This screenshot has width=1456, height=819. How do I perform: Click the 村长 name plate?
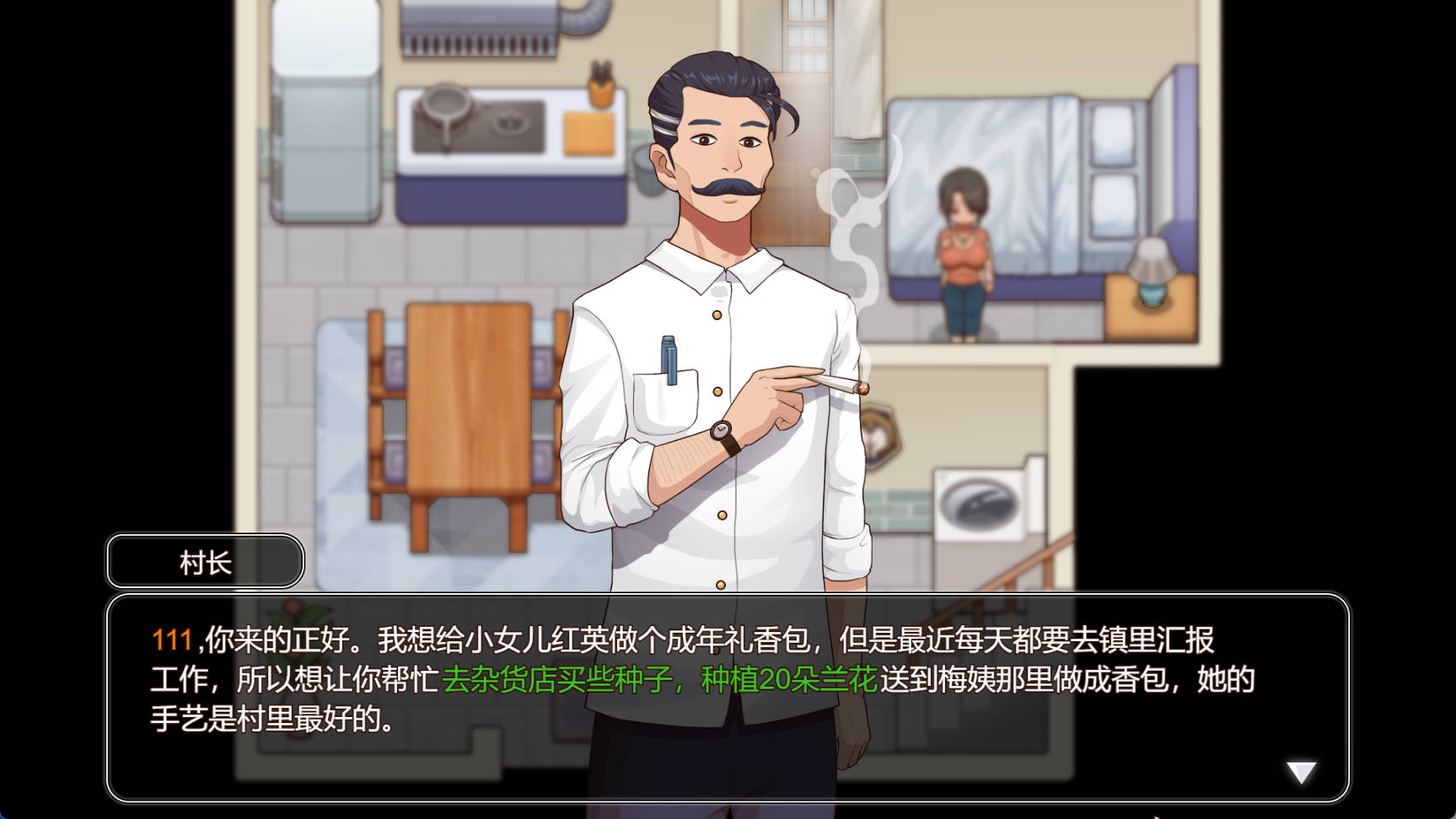(x=203, y=560)
